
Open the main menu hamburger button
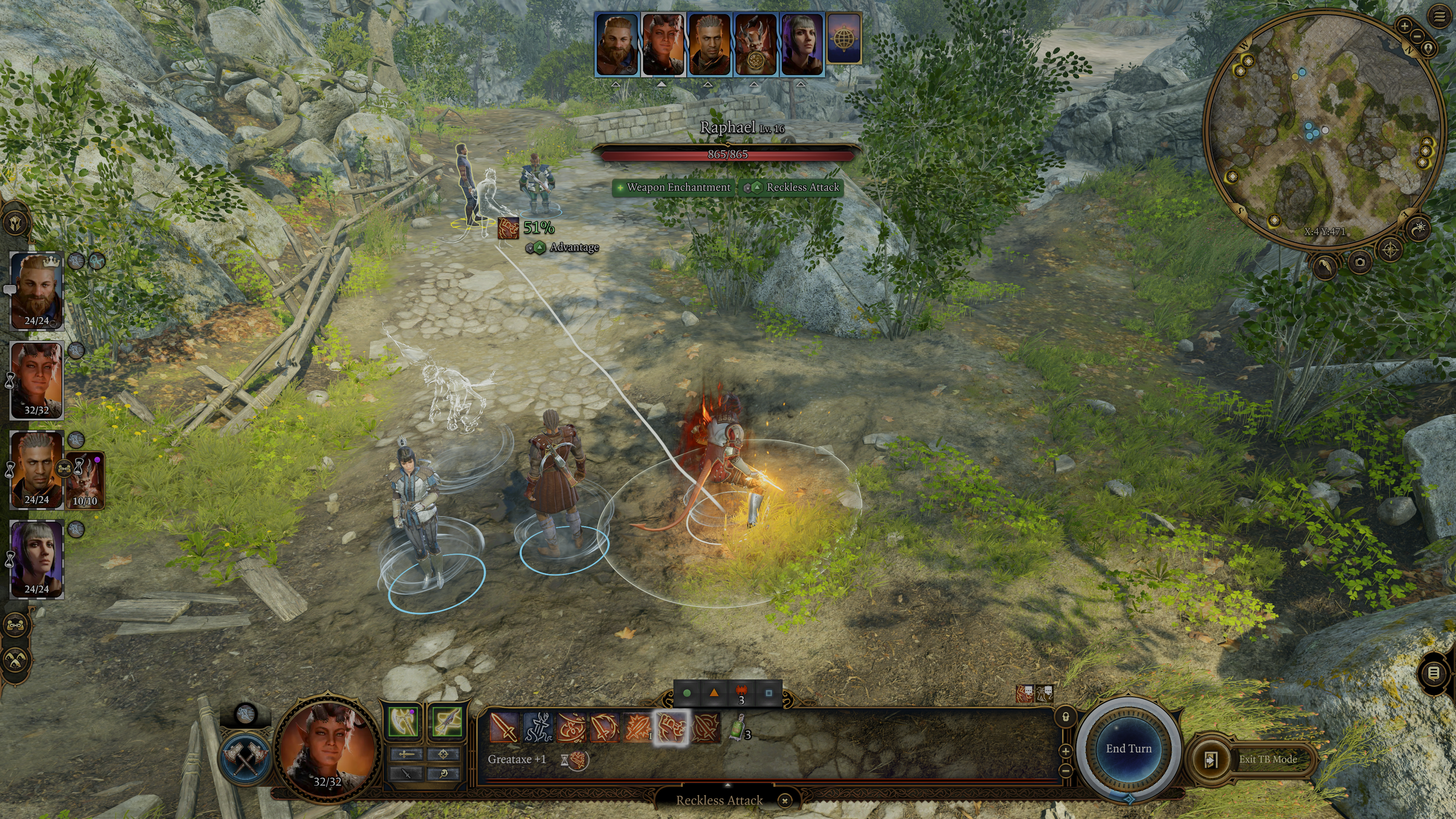(x=1439, y=16)
